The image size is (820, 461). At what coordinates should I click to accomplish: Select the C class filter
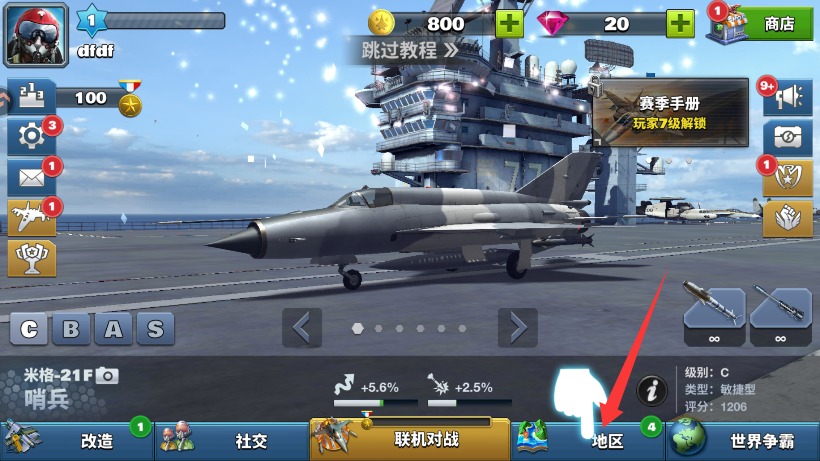point(30,329)
